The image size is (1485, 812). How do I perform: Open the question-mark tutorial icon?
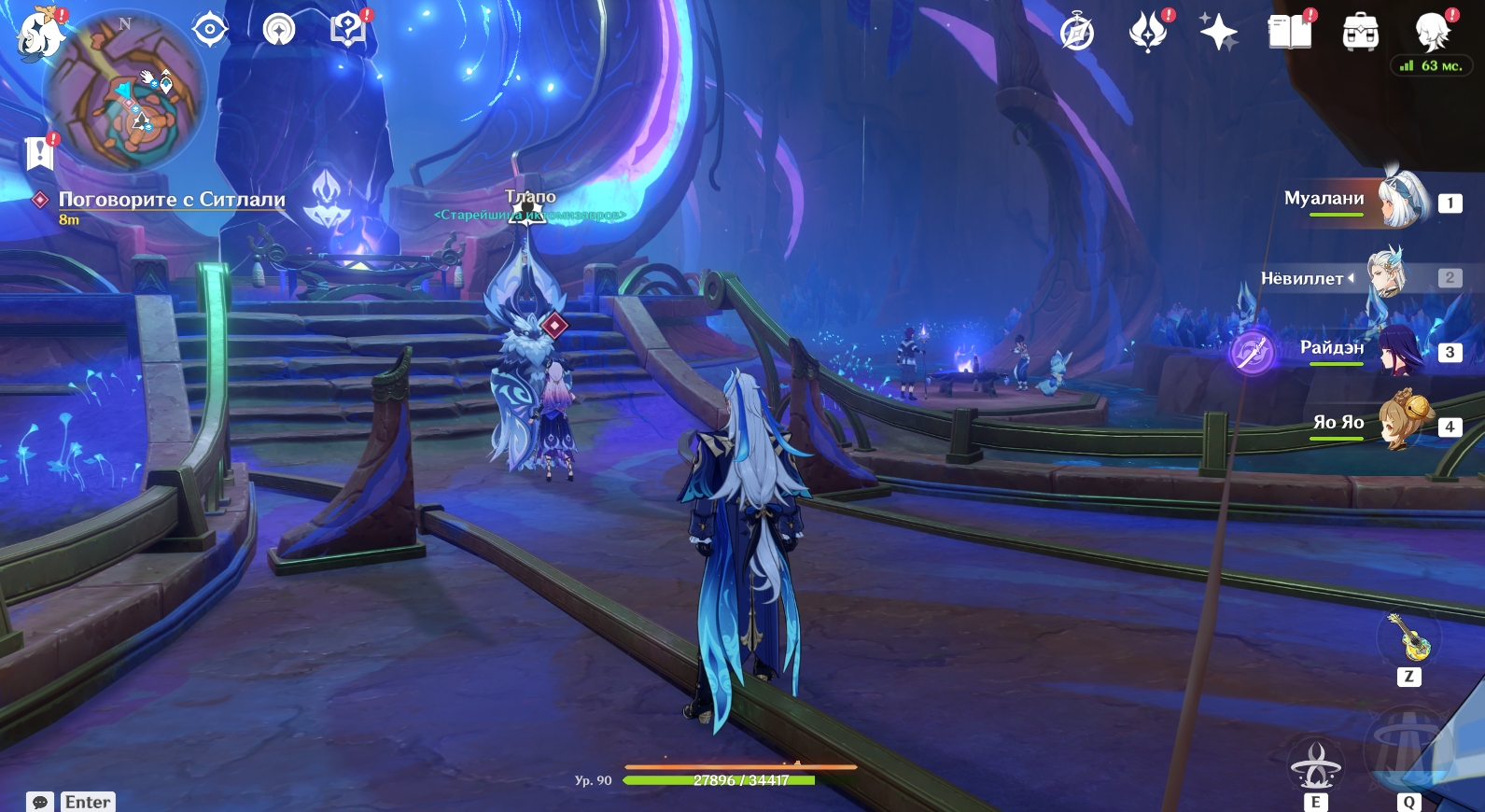click(x=347, y=30)
